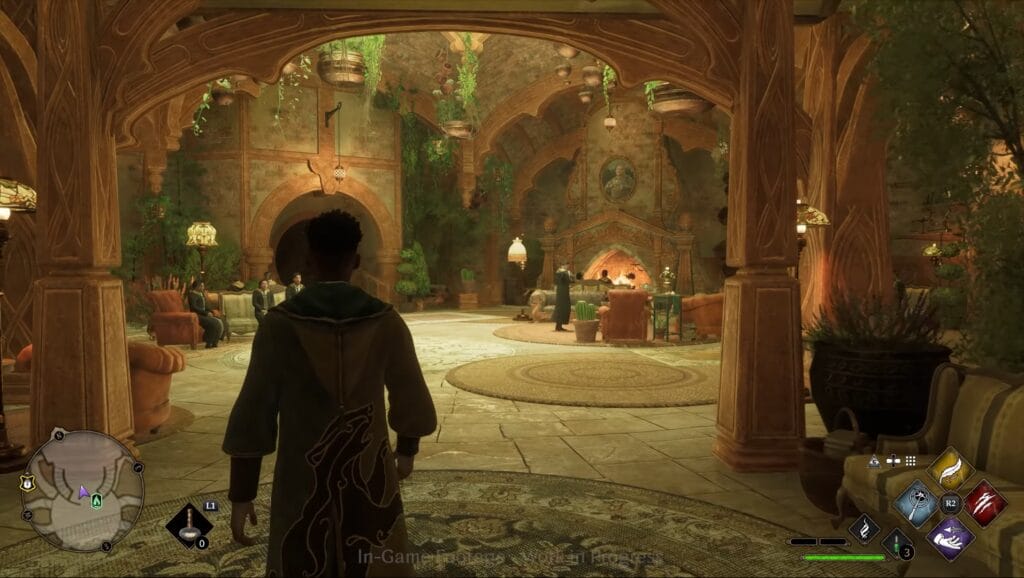Viewport: 1024px width, 578px height.
Task: Use the tool slot showing count 0
Action: point(188,526)
